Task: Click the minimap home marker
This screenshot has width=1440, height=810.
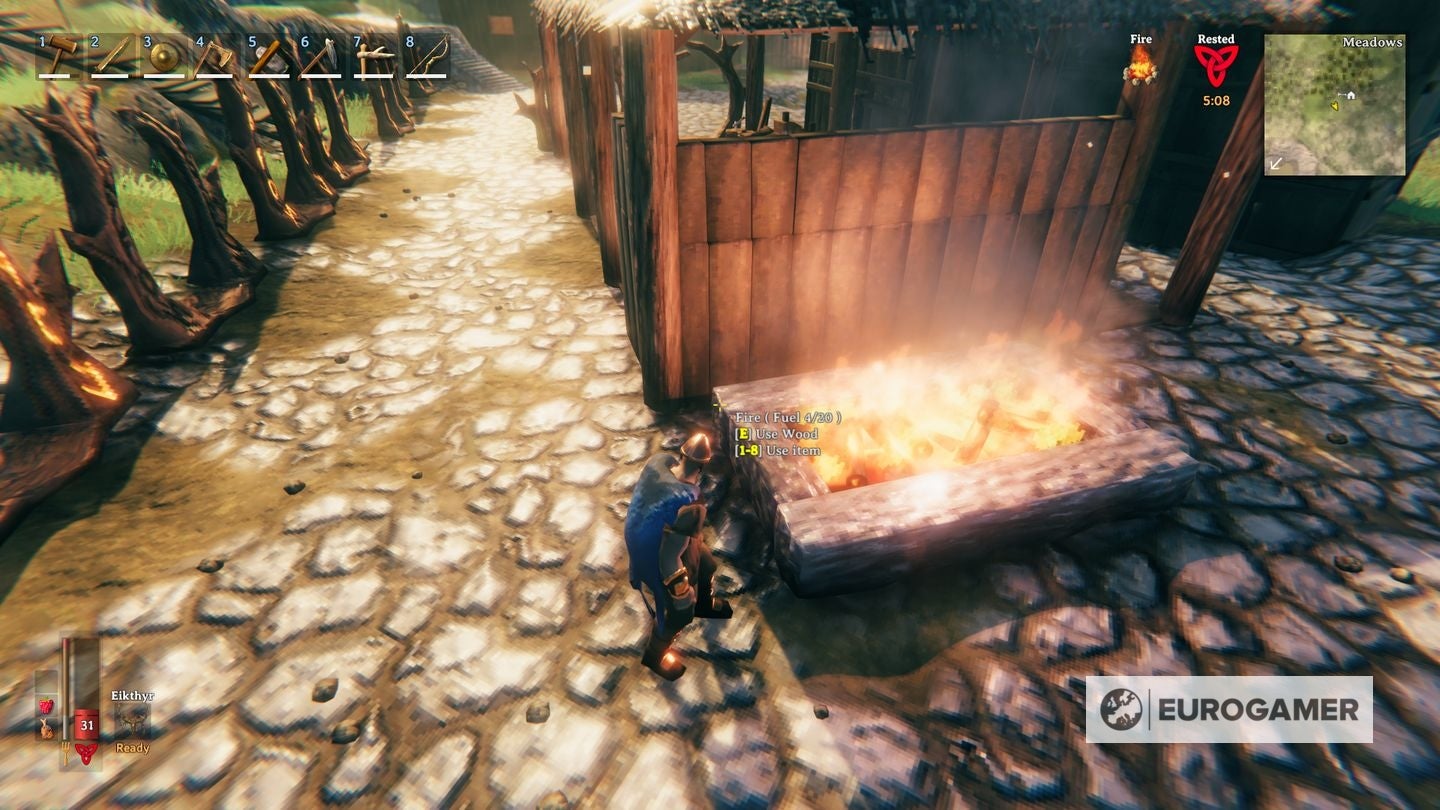Action: (1349, 92)
